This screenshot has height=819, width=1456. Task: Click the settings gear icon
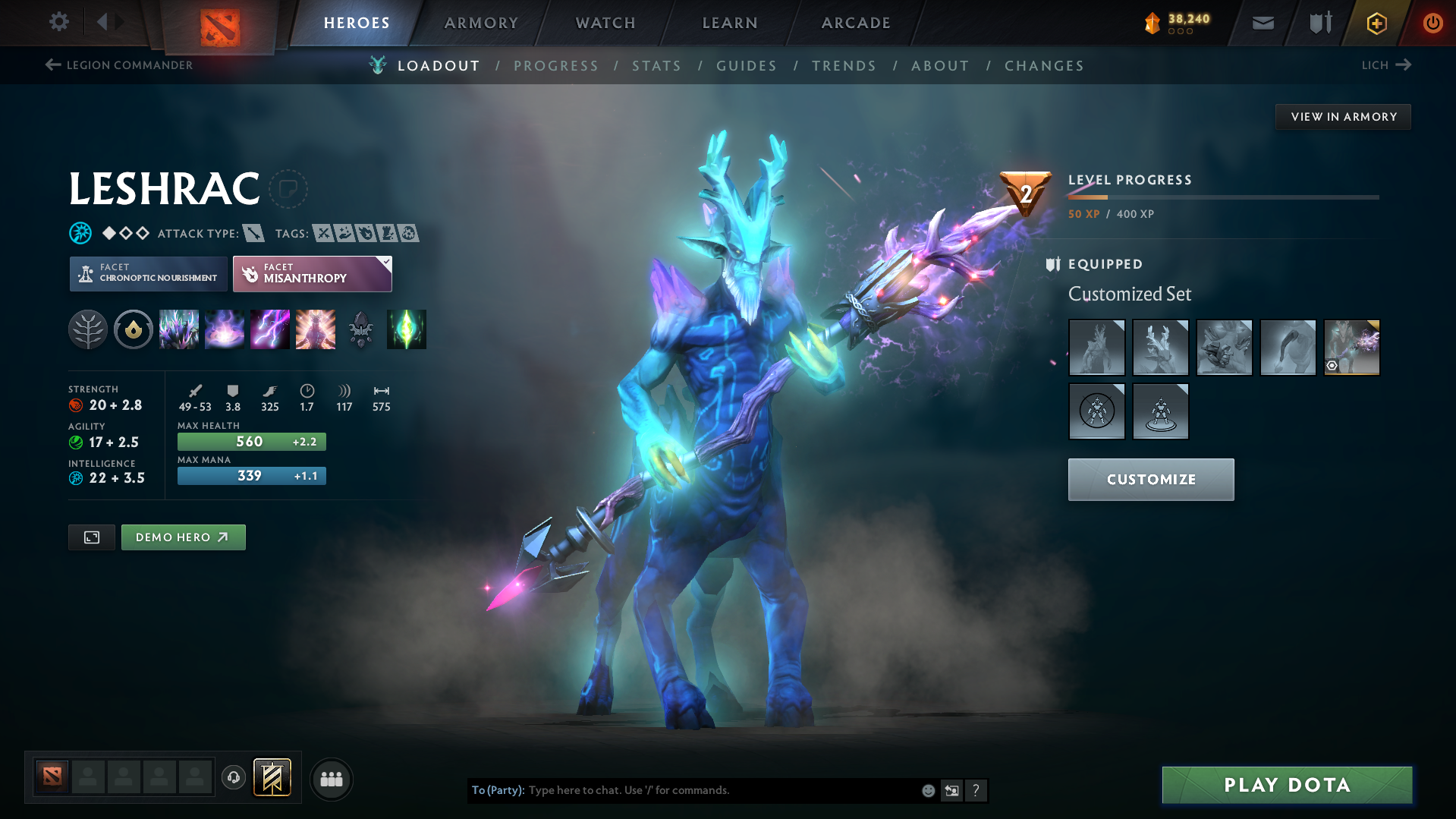tap(58, 23)
